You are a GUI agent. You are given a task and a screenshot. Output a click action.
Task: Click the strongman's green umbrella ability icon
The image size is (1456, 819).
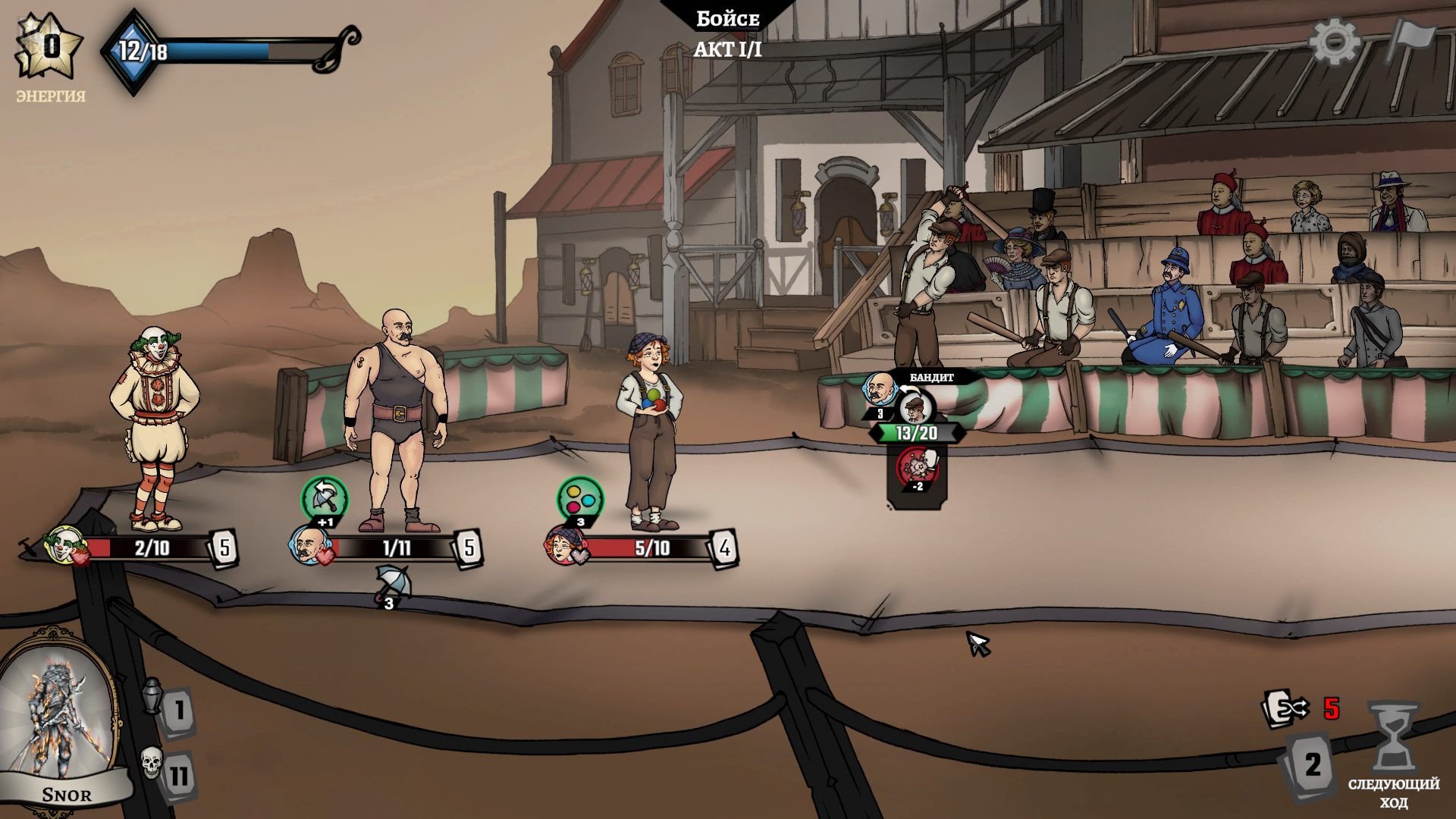pyautogui.click(x=325, y=497)
